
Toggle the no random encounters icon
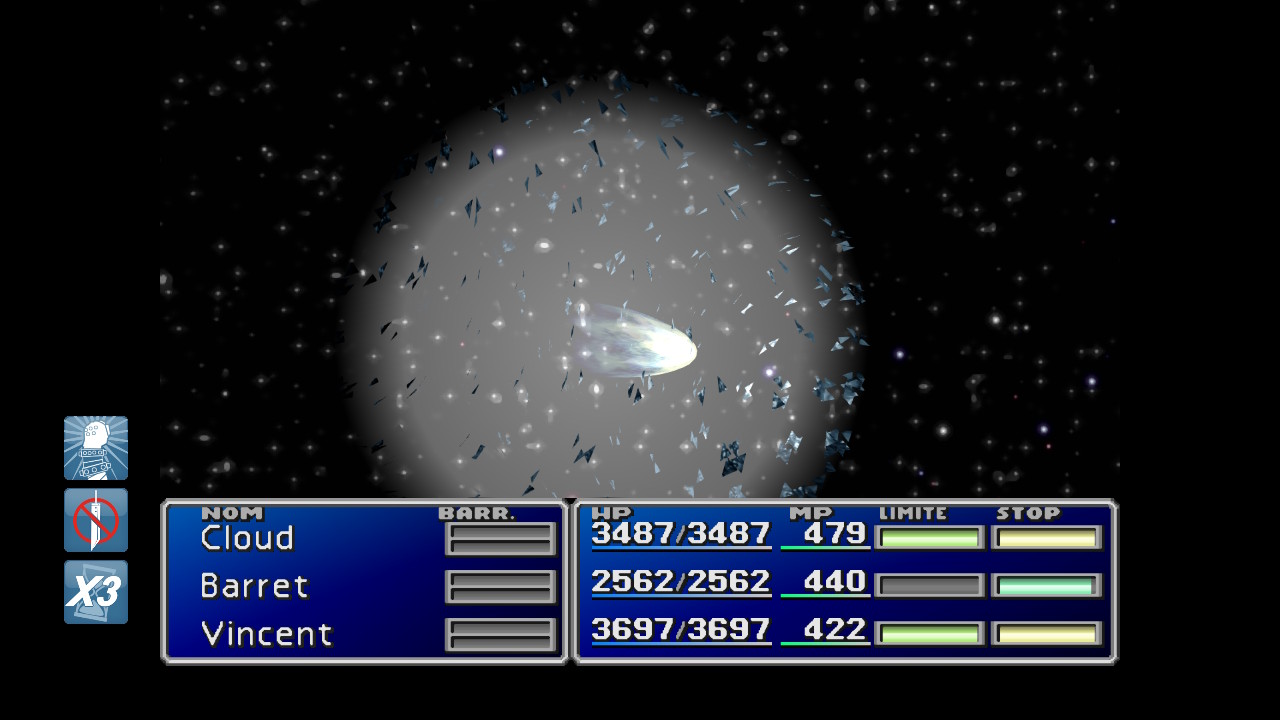click(96, 520)
